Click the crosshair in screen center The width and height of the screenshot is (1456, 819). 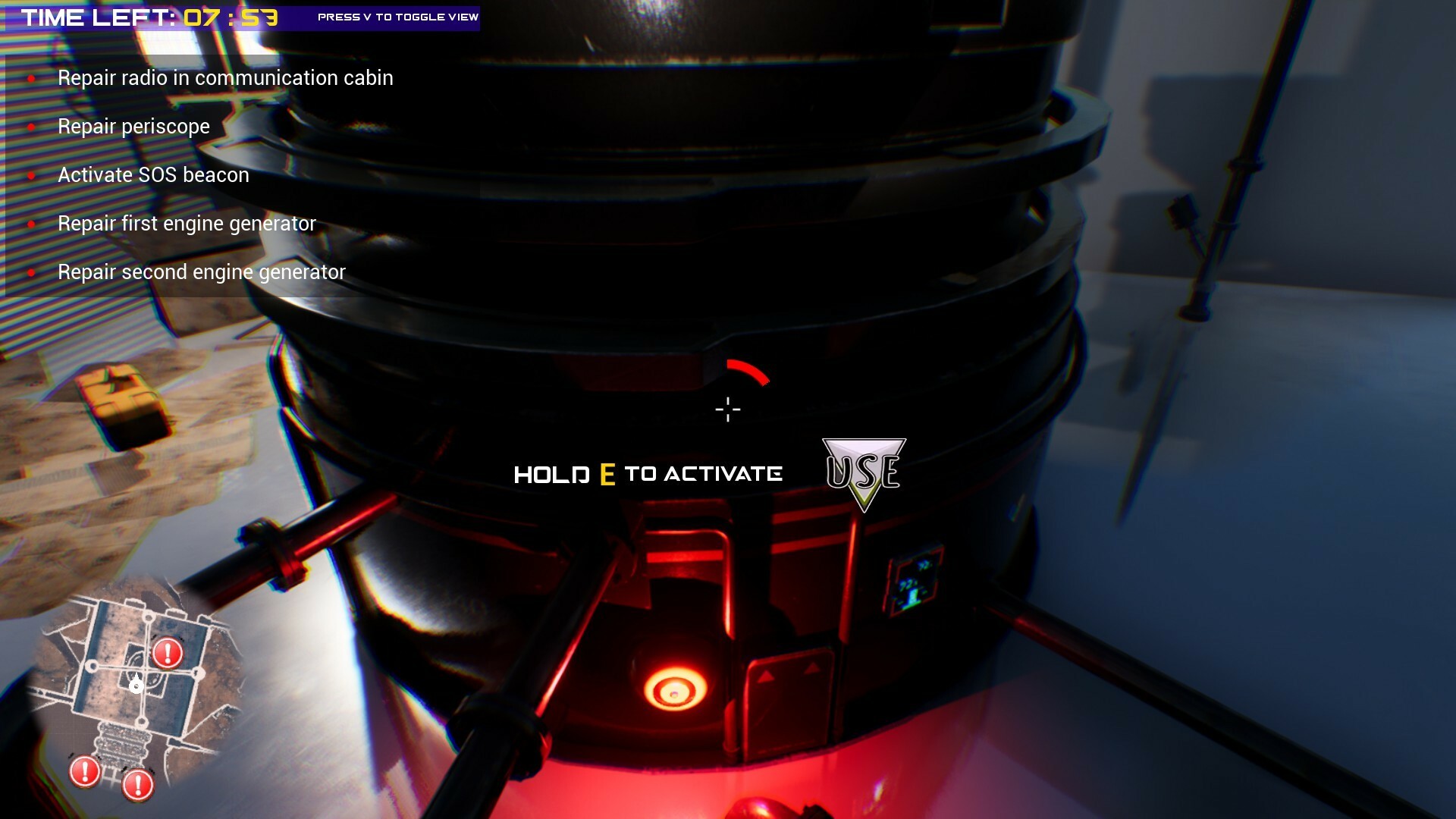pyautogui.click(x=727, y=409)
